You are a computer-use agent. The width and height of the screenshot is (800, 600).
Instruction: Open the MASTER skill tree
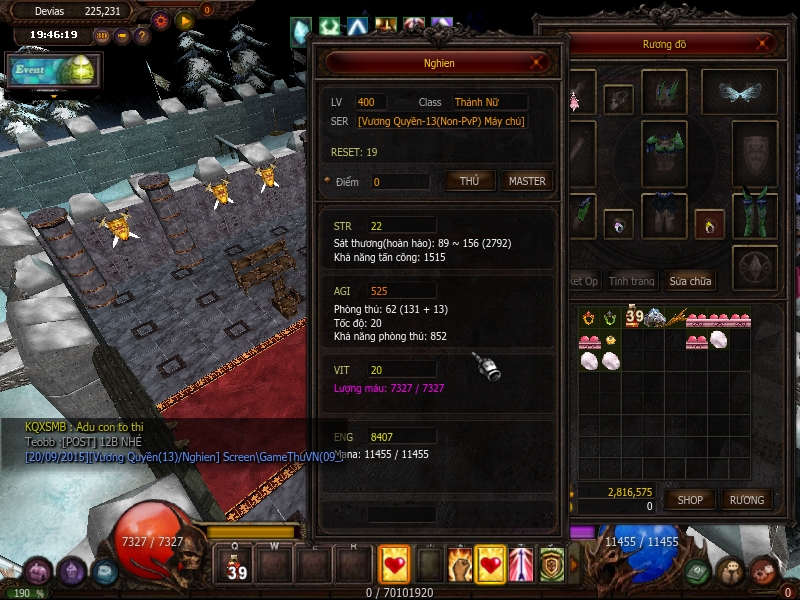pyautogui.click(x=527, y=181)
